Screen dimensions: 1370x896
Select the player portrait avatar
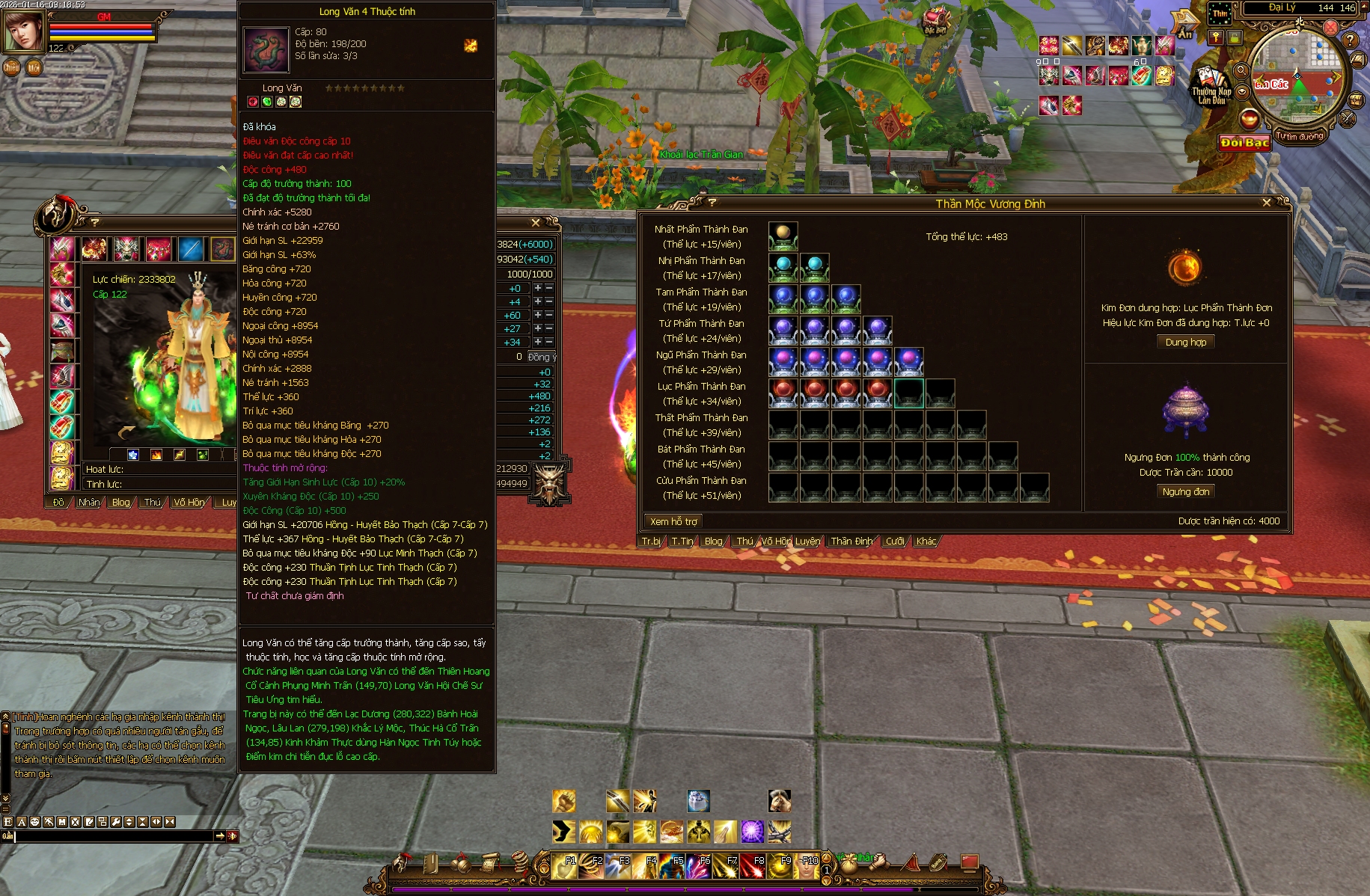tap(22, 30)
